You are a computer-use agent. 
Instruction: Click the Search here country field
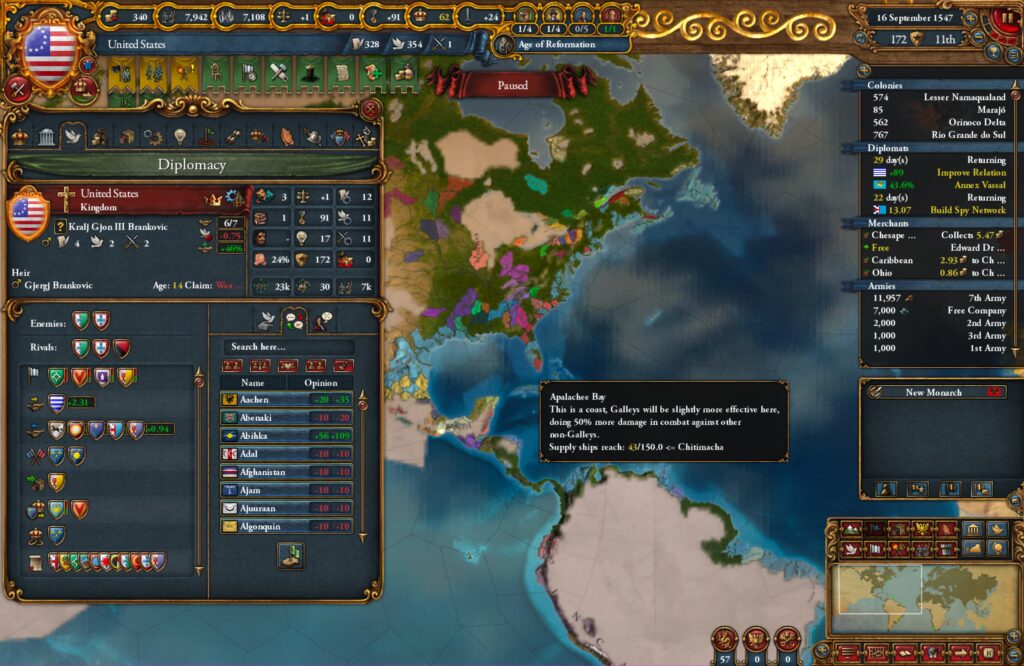pos(287,347)
